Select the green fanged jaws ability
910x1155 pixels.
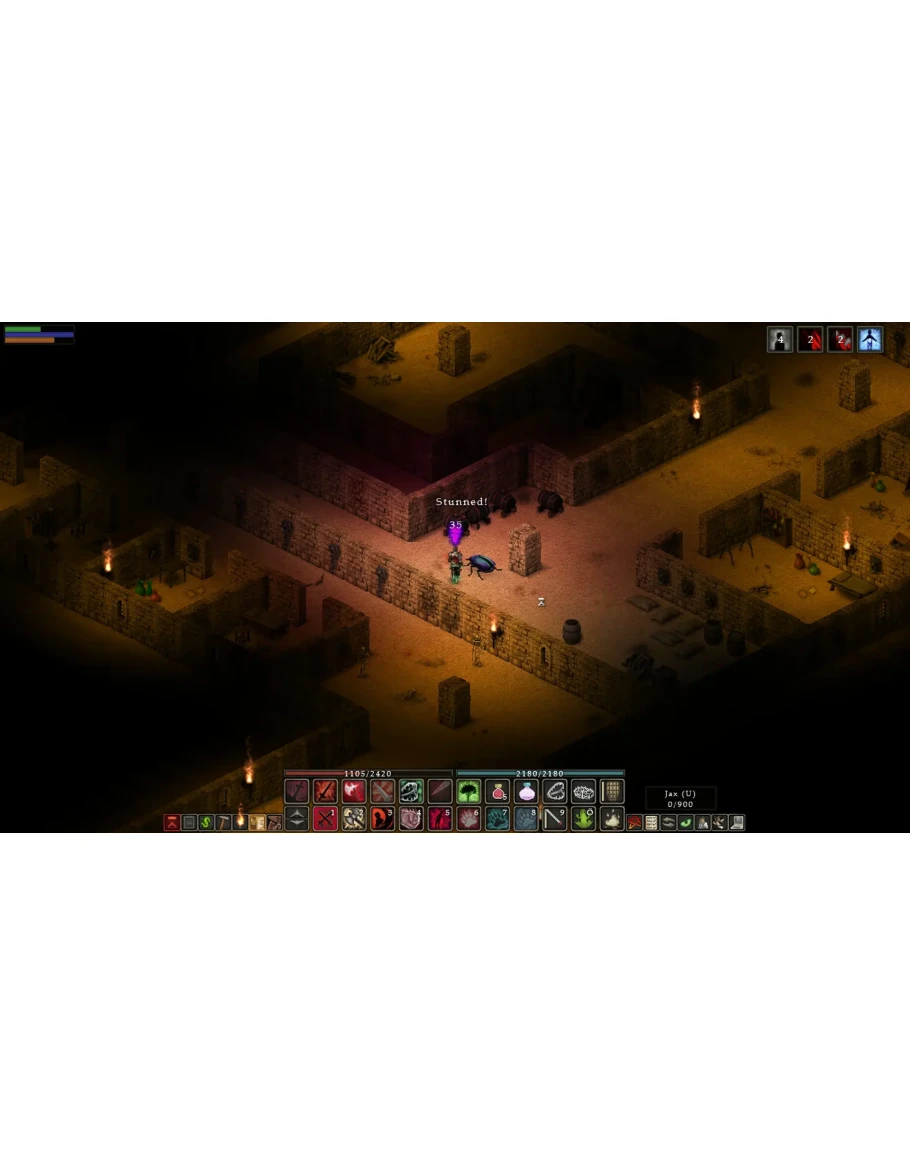[x=411, y=792]
